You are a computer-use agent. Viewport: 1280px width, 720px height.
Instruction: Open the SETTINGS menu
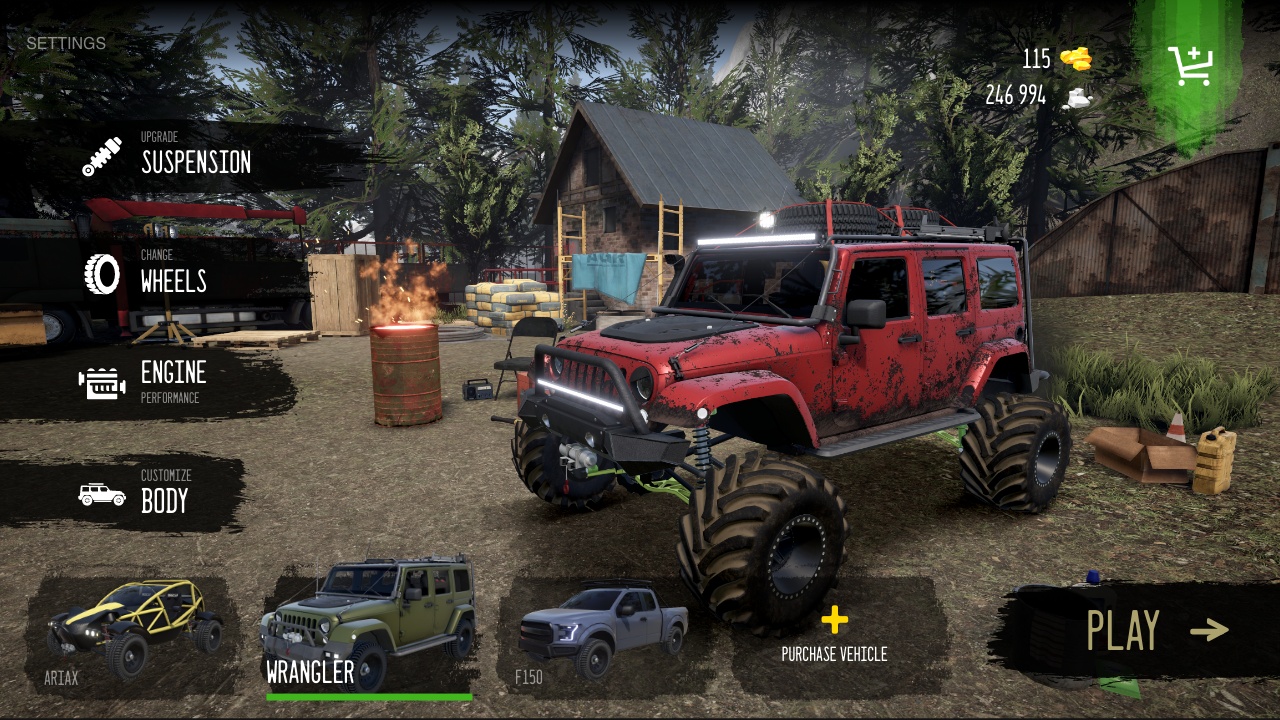click(x=65, y=43)
